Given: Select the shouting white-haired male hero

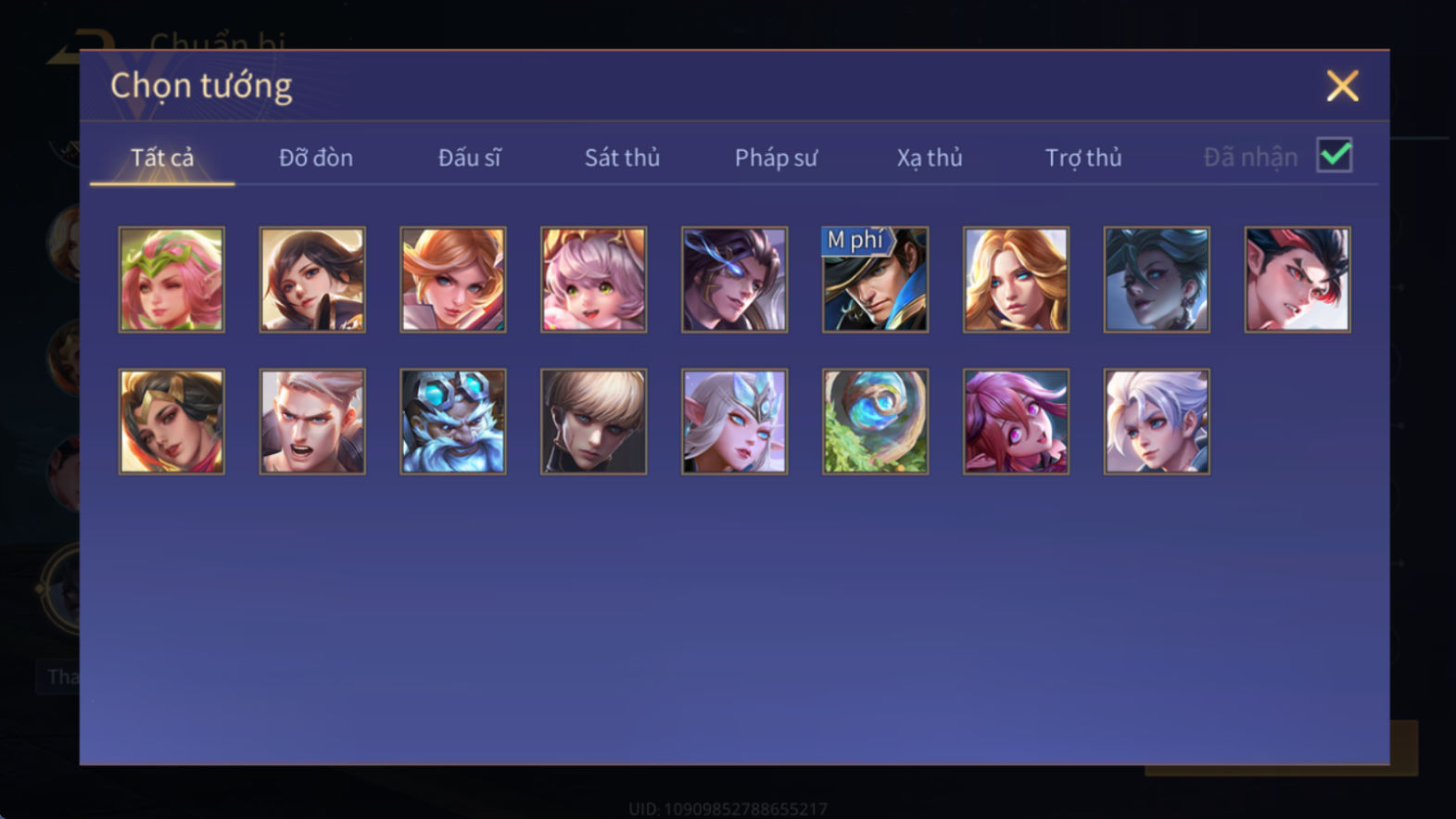Looking at the screenshot, I should [312, 422].
